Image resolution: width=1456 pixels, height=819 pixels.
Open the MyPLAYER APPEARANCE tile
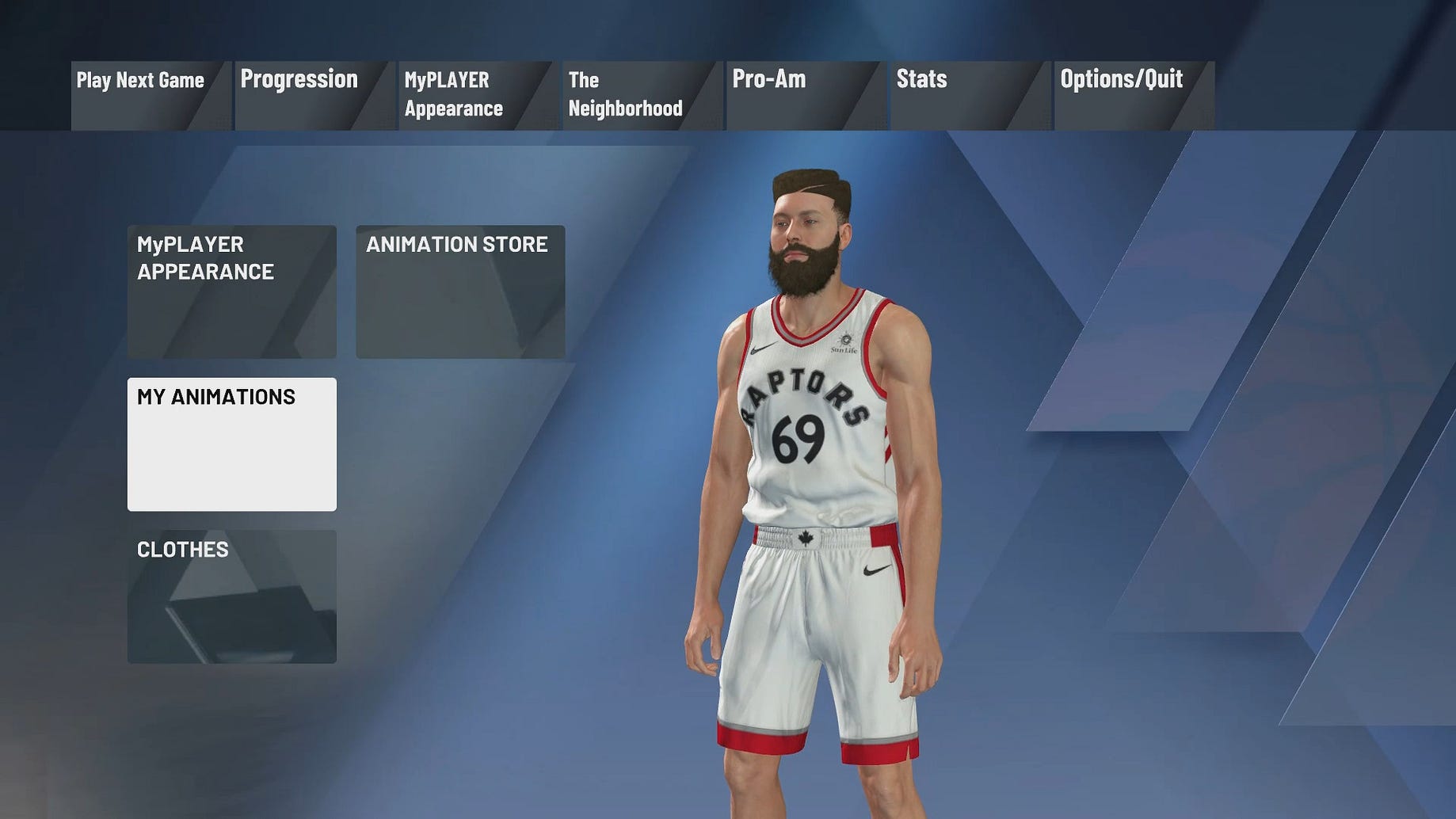coord(232,291)
